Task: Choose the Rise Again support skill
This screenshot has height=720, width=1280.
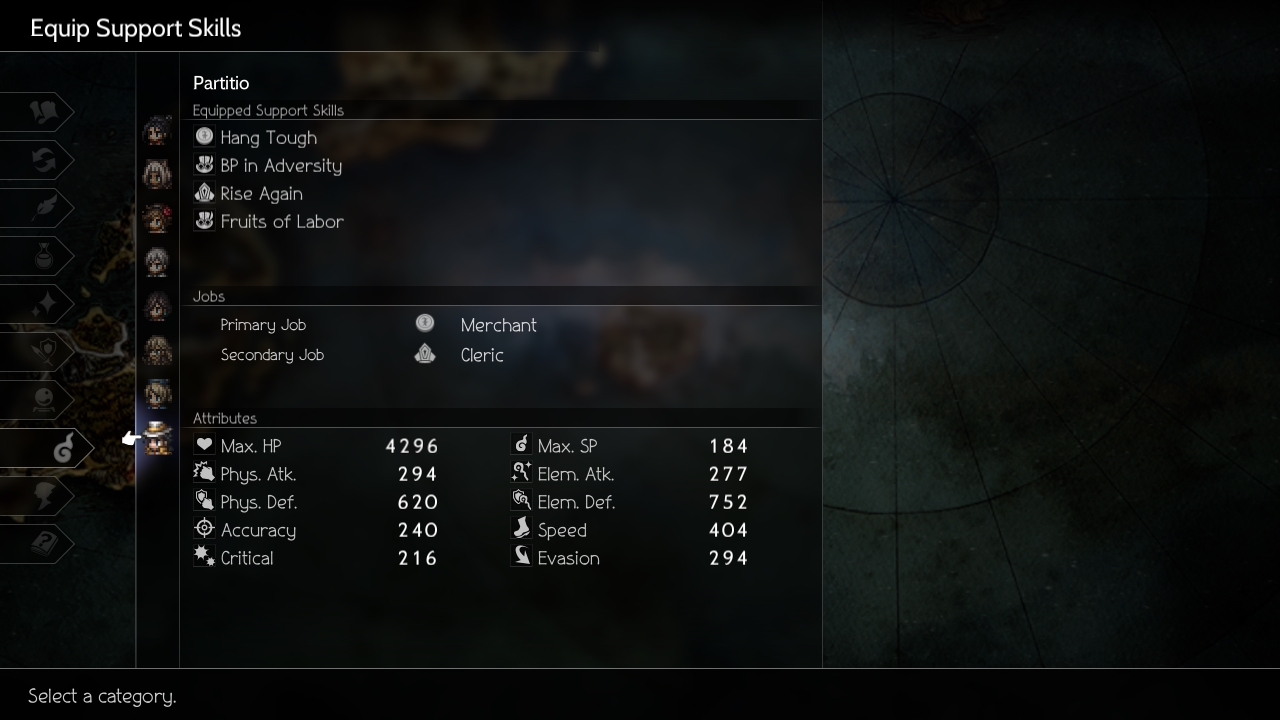Action: [x=261, y=194]
